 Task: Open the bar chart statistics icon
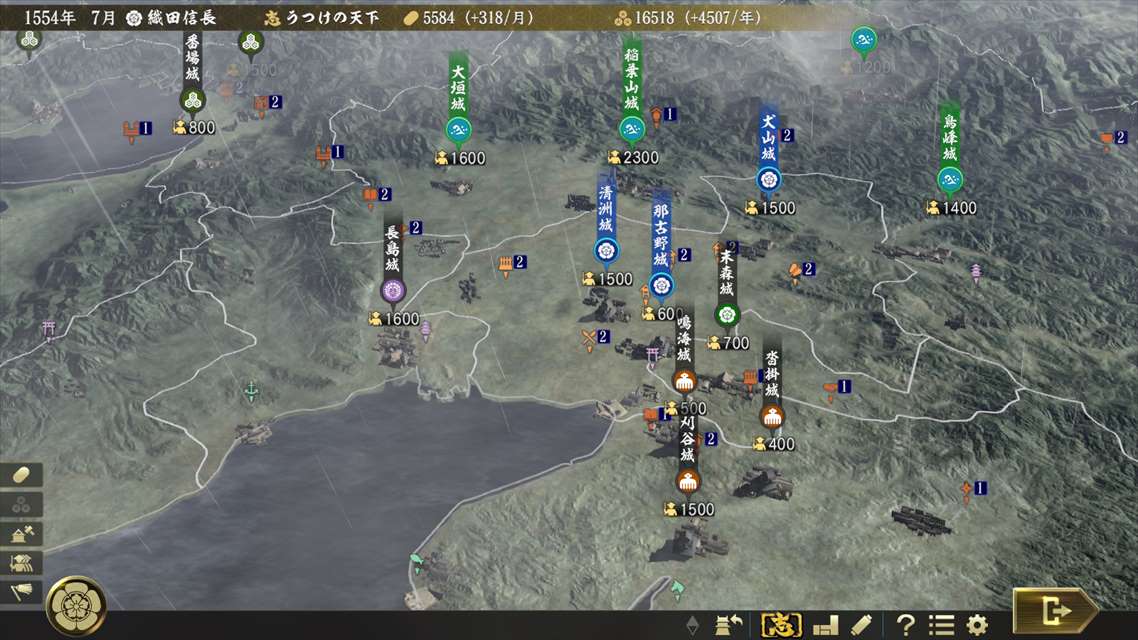[x=826, y=625]
